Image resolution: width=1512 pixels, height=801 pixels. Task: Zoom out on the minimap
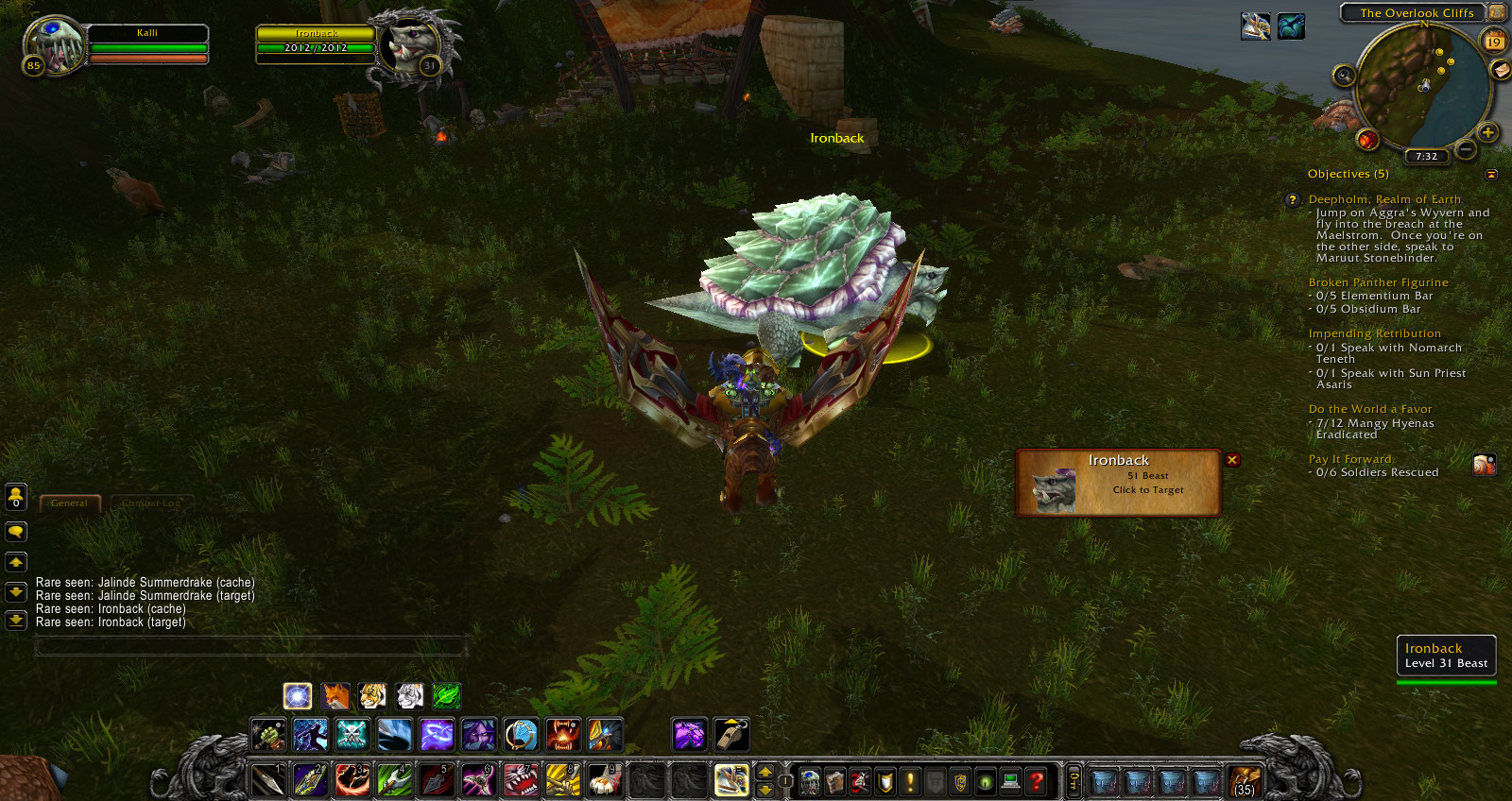[1466, 149]
